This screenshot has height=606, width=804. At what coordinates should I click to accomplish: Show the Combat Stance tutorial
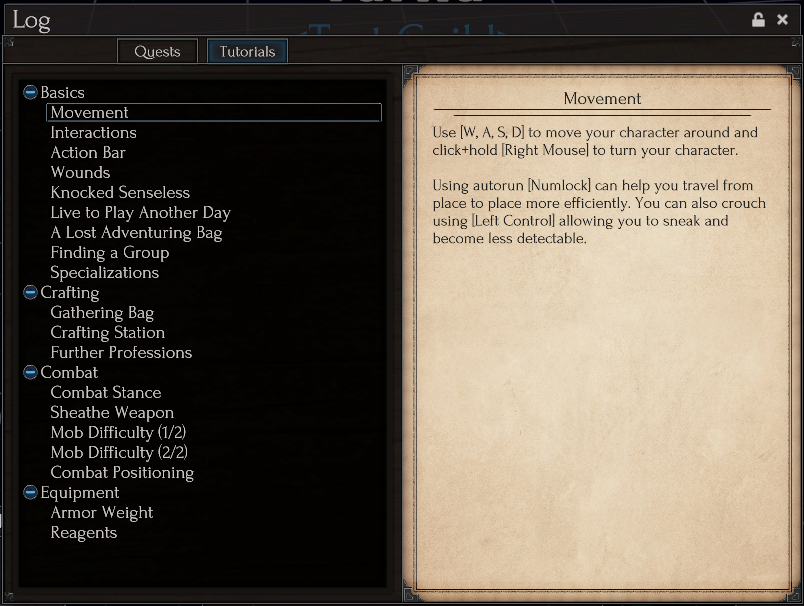click(x=105, y=392)
